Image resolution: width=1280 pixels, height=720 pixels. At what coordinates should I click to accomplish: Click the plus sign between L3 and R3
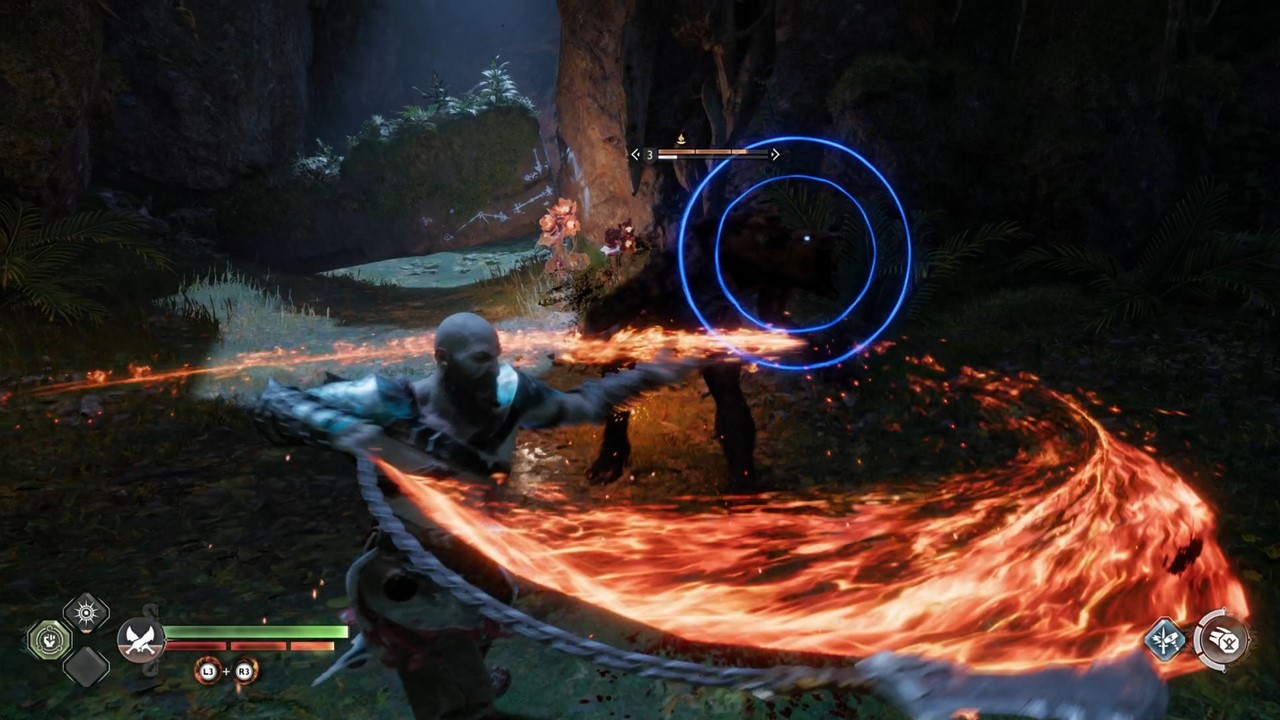point(225,672)
